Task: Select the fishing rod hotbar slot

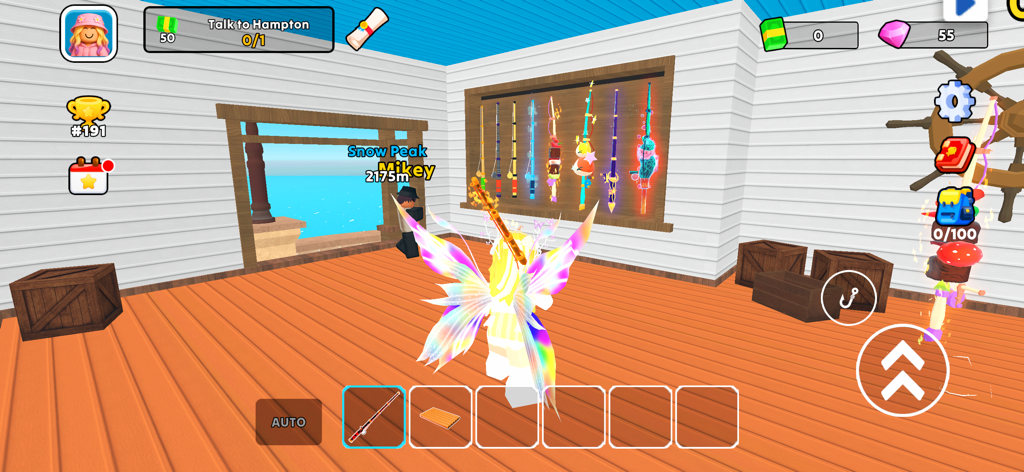Action: click(x=374, y=417)
